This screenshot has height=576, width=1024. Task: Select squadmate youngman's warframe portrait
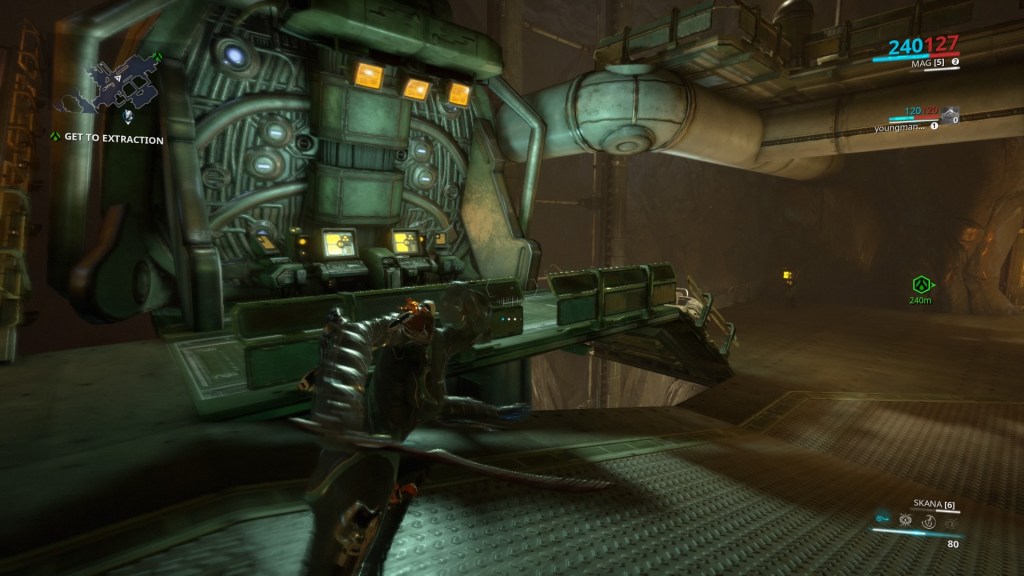coord(948,112)
